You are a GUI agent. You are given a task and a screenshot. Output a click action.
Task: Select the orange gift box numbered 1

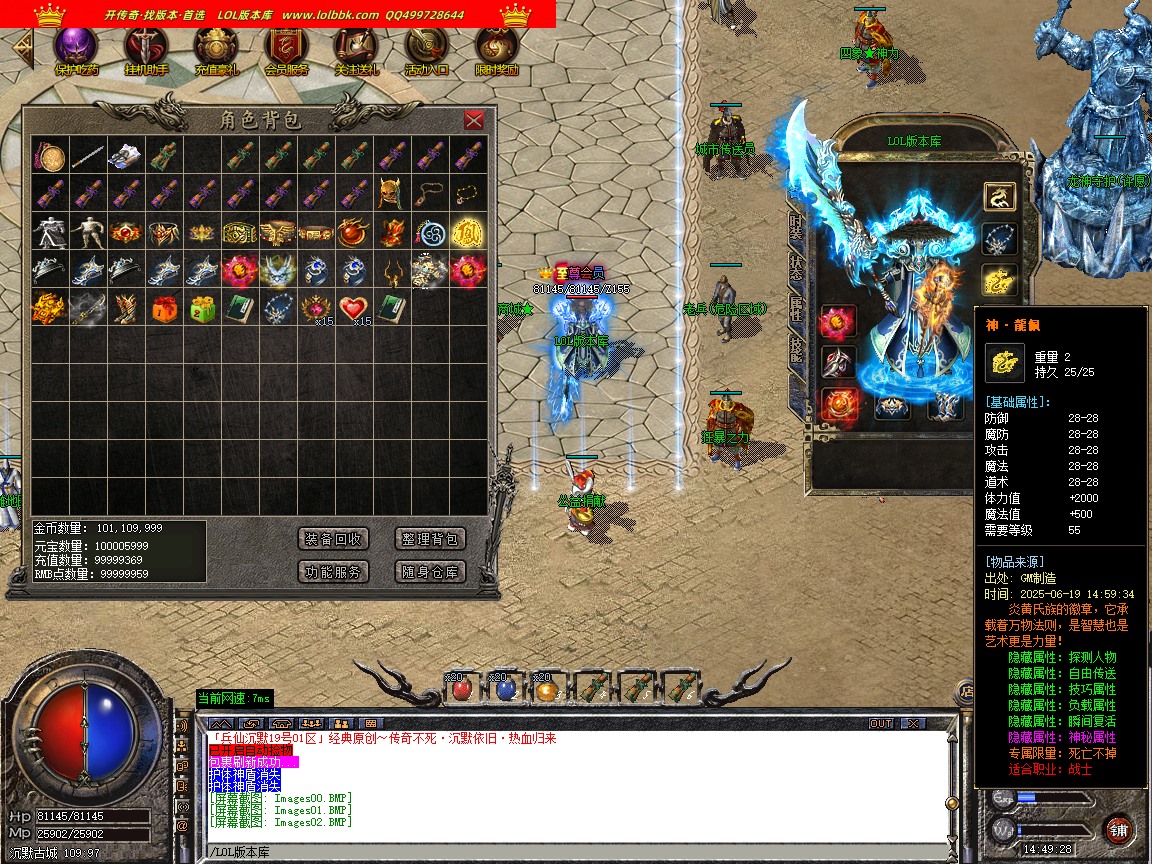click(164, 308)
